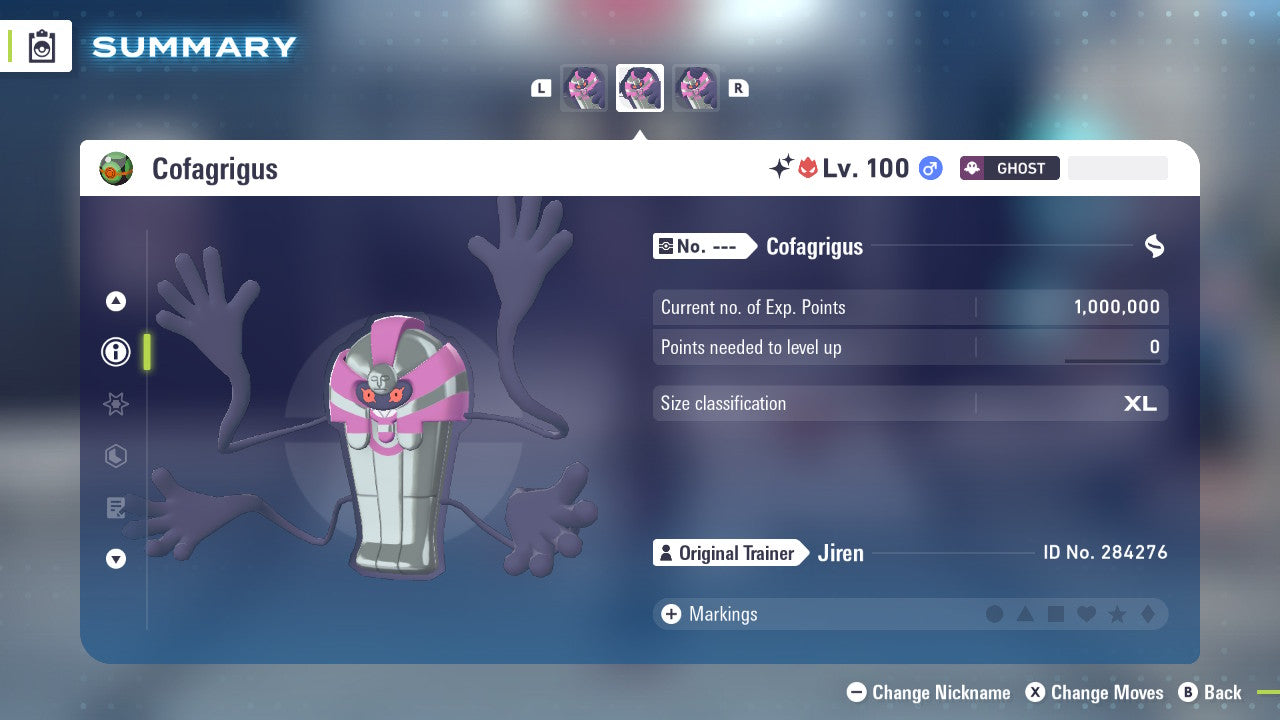
Task: Open the stats star icon in sidebar
Action: [115, 404]
